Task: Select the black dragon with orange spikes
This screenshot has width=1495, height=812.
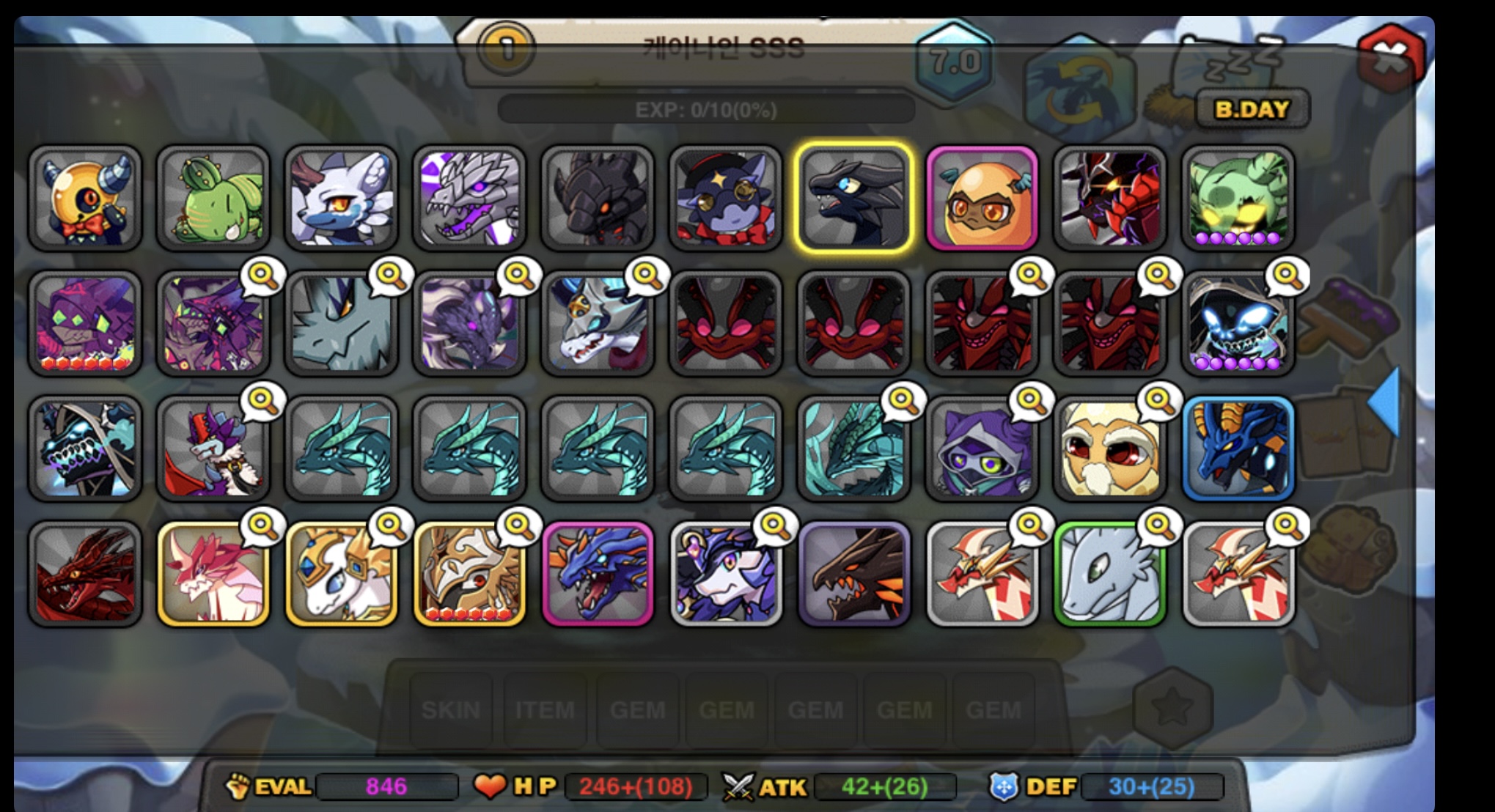Action: point(854,574)
